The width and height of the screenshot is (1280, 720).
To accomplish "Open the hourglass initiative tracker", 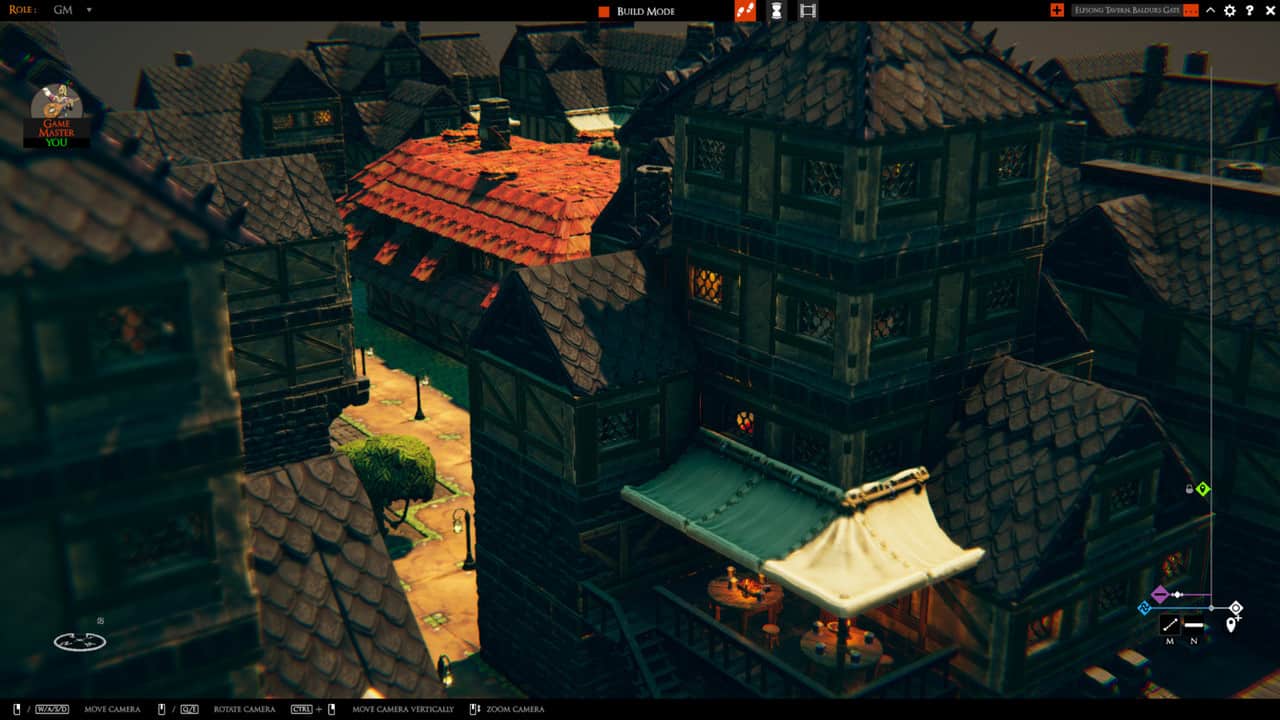I will [775, 13].
